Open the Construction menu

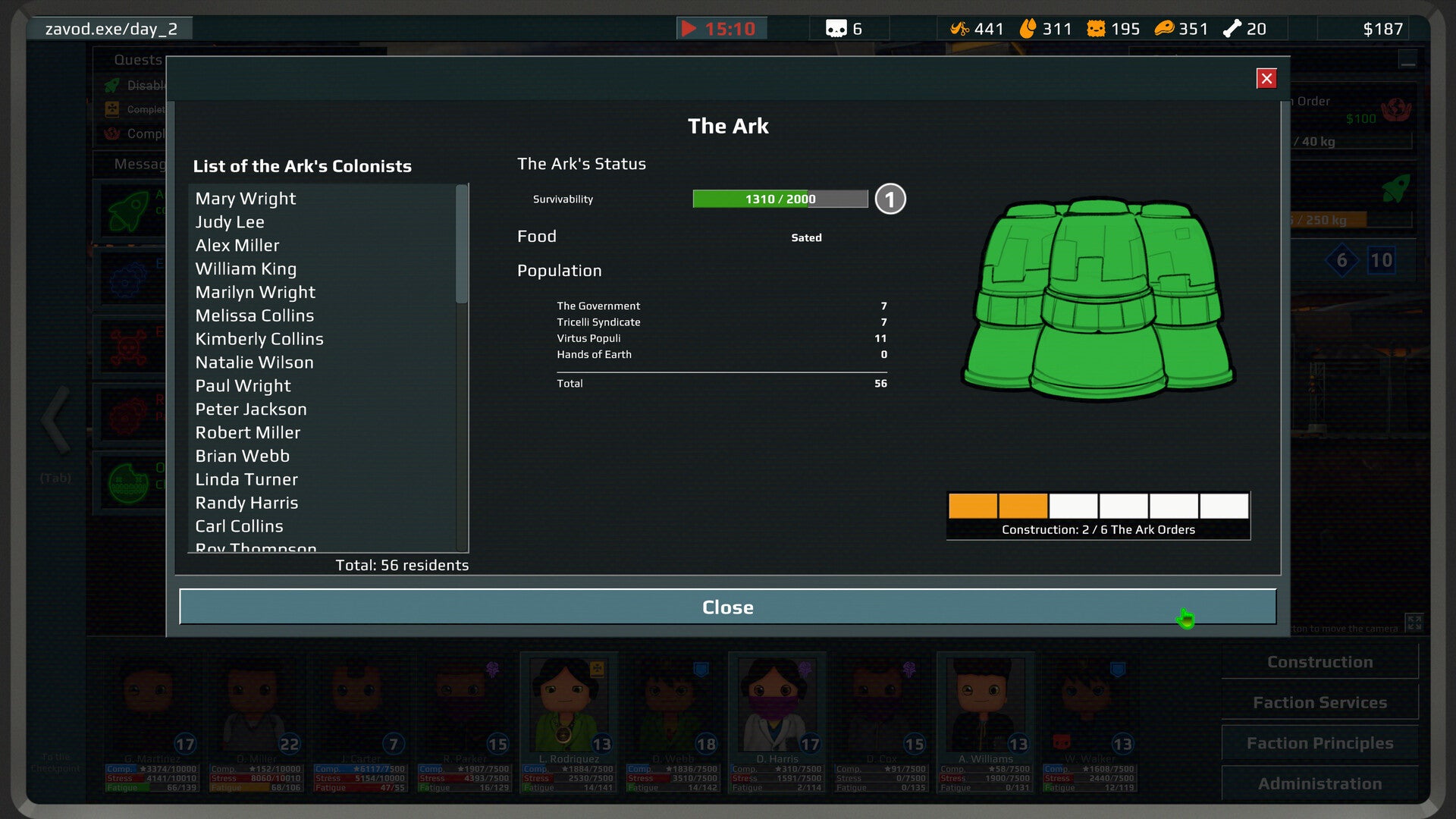pos(1319,662)
